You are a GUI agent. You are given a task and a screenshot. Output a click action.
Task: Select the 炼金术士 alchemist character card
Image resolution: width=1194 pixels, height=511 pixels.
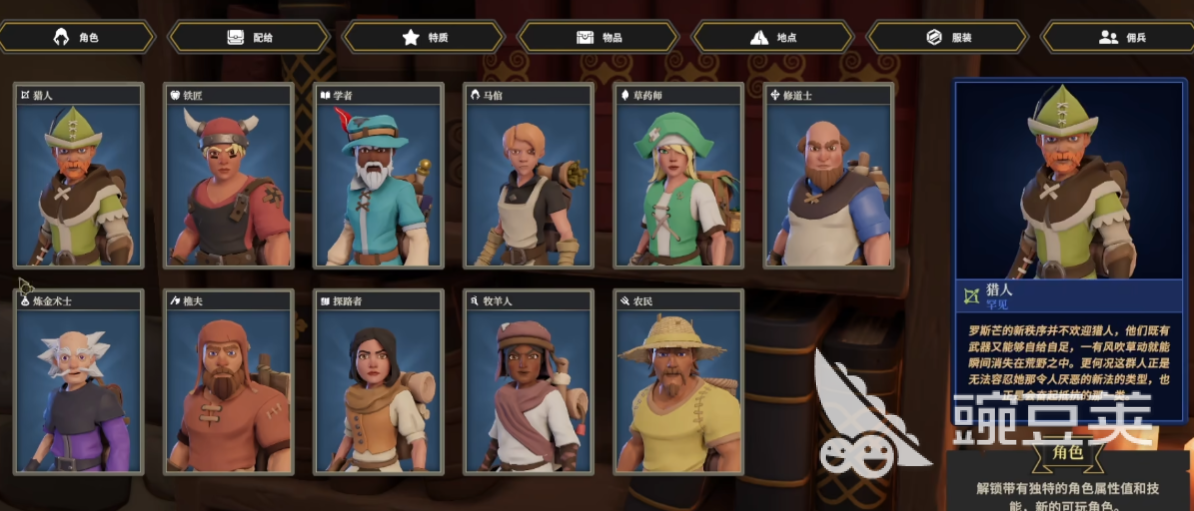pos(79,382)
